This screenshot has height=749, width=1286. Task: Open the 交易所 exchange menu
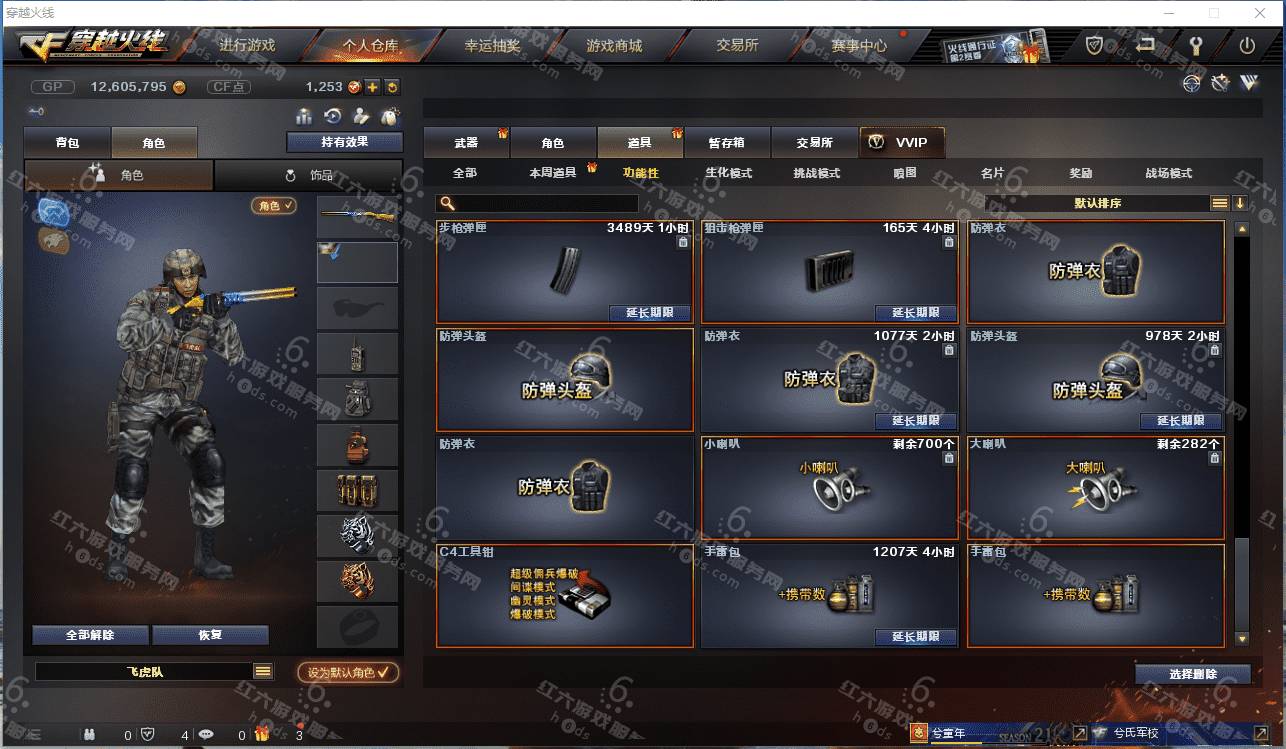737,46
